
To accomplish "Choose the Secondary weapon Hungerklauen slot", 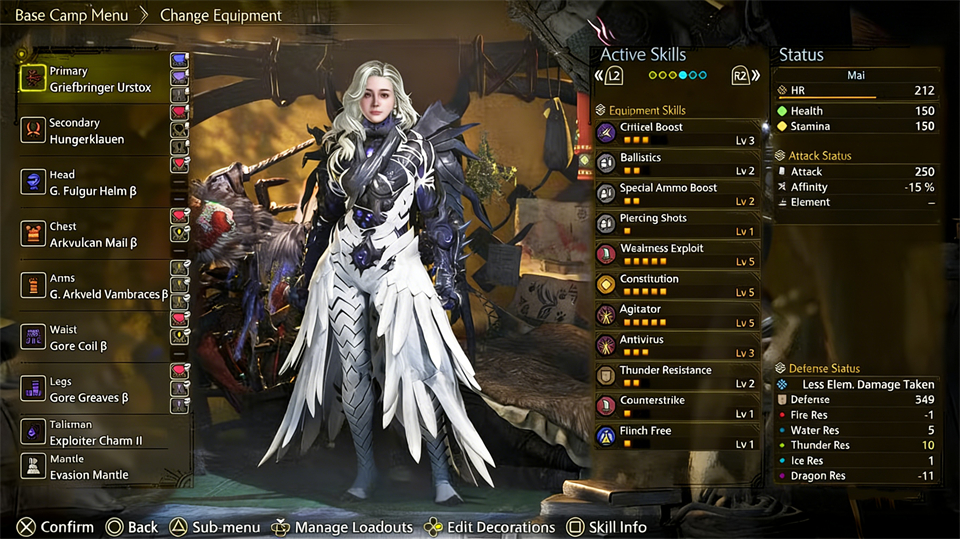I will pyautogui.click(x=99, y=131).
